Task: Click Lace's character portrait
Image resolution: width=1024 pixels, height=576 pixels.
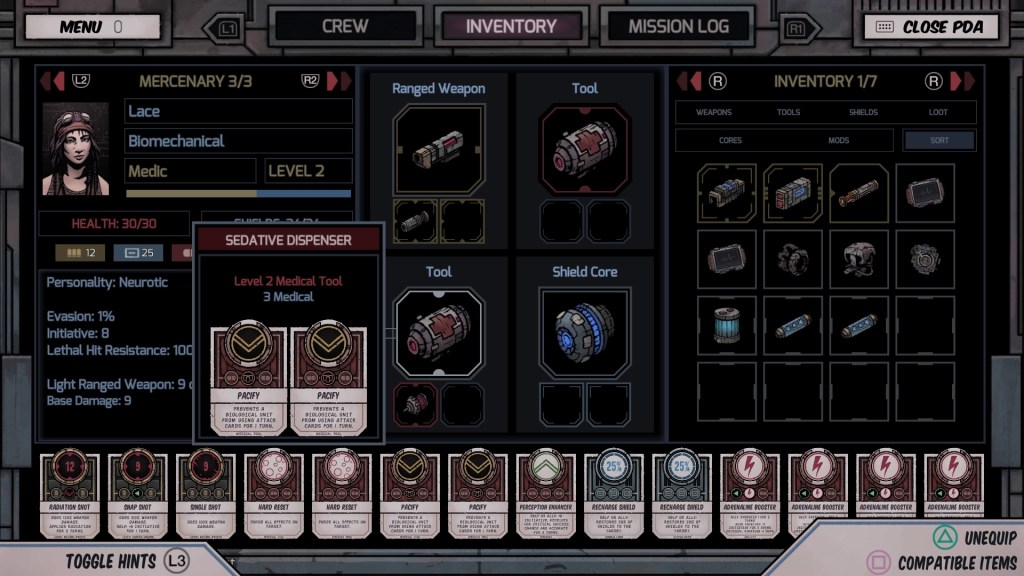Action: point(76,148)
